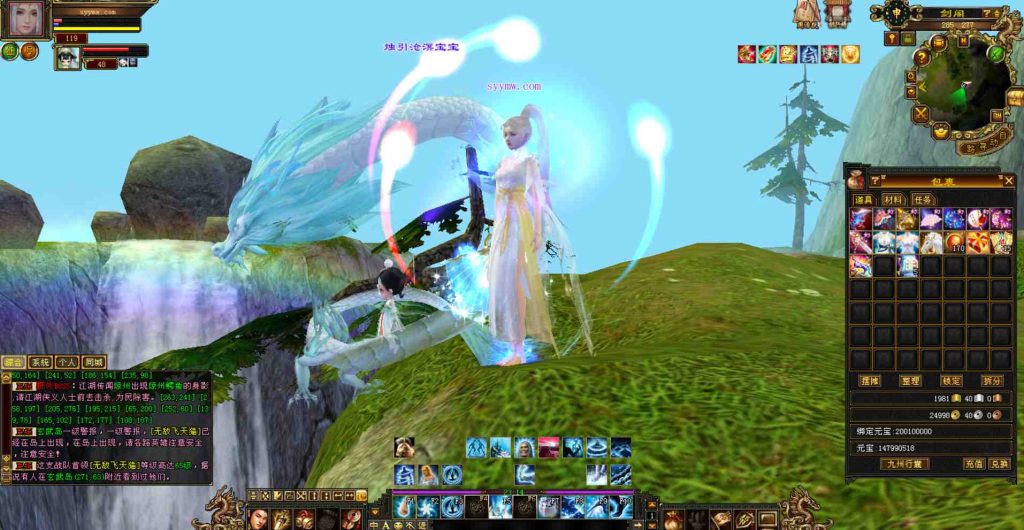The width and height of the screenshot is (1024, 530).
Task: Click the 拆分 split button
Action: tap(993, 381)
